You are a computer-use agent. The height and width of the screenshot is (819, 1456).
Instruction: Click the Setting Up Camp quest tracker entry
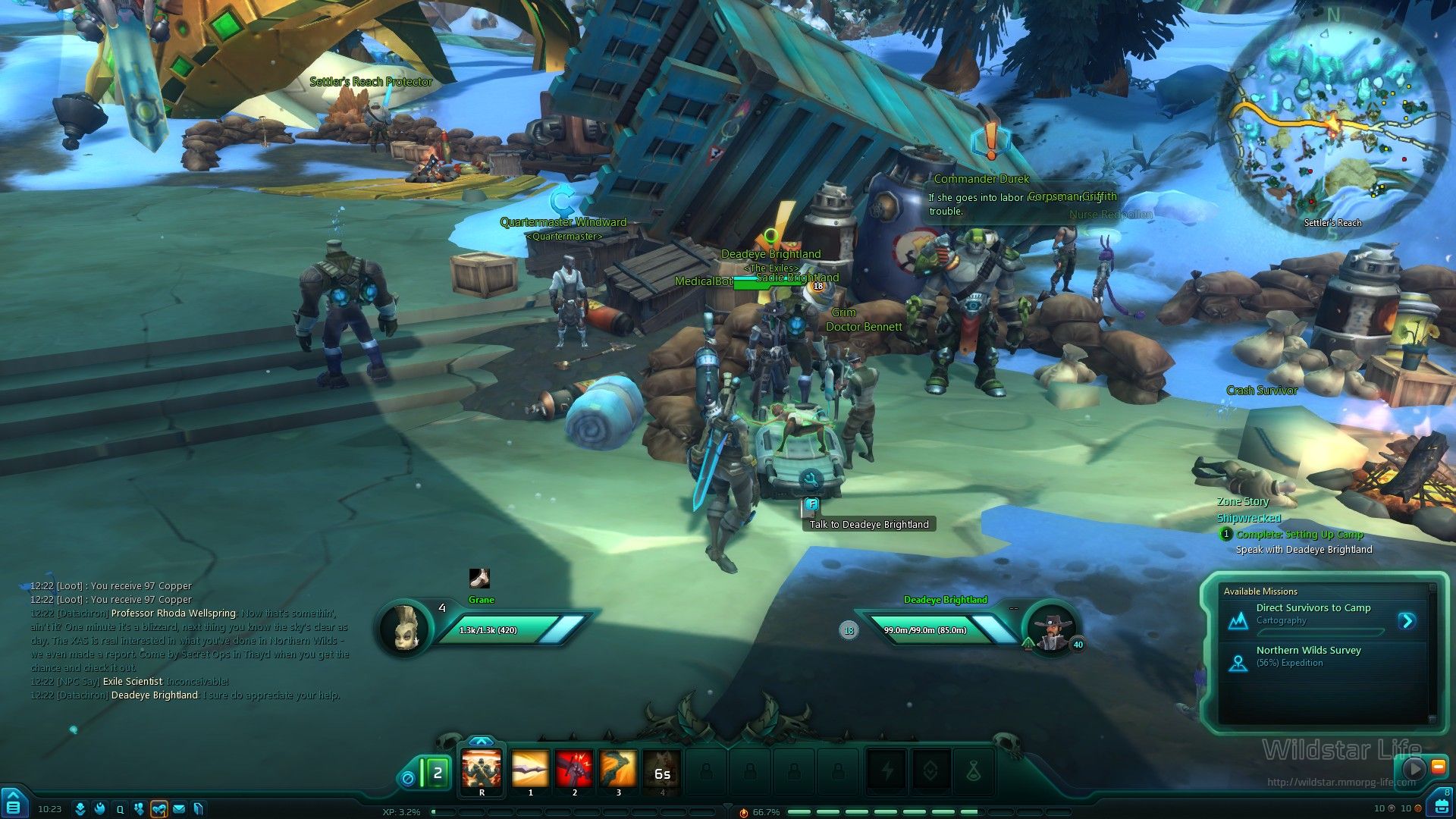pos(1299,535)
